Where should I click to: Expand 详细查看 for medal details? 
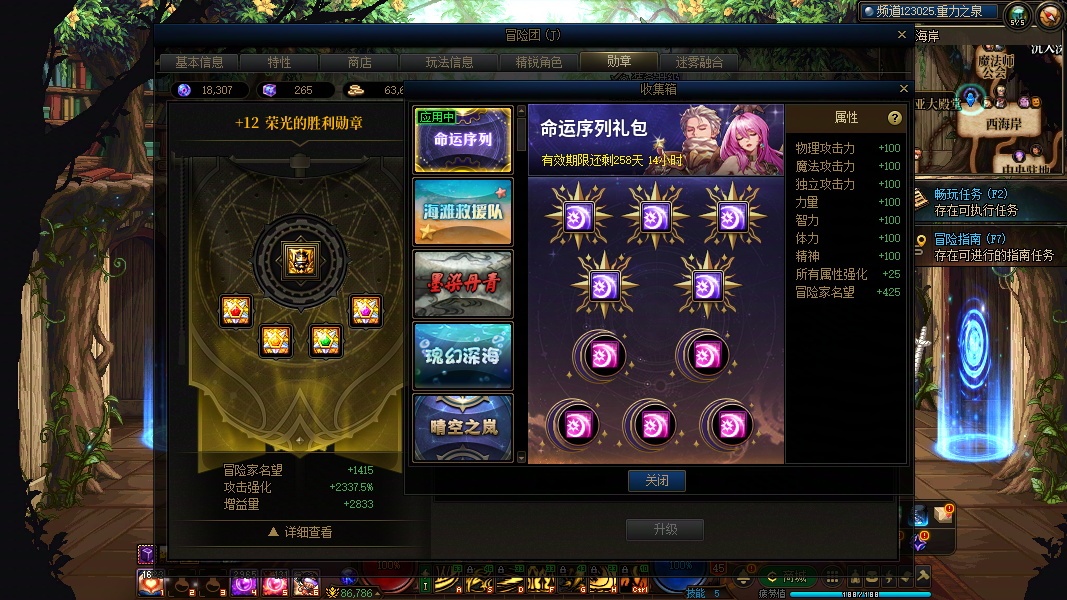(300, 533)
